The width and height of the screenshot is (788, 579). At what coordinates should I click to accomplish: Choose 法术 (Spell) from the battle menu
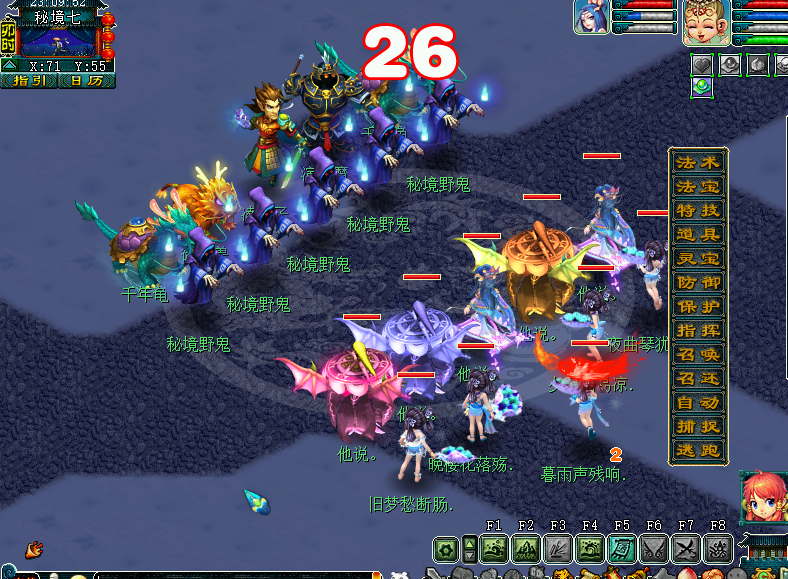(x=697, y=162)
